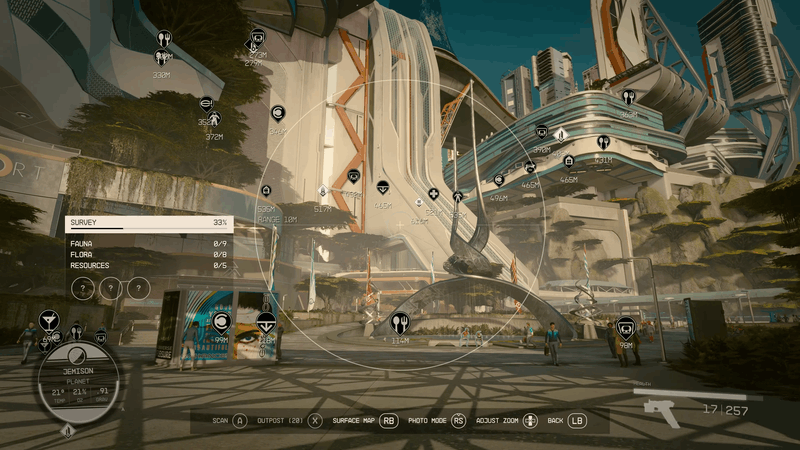
Task: Select the equipped pistol weapon icon
Action: (660, 410)
